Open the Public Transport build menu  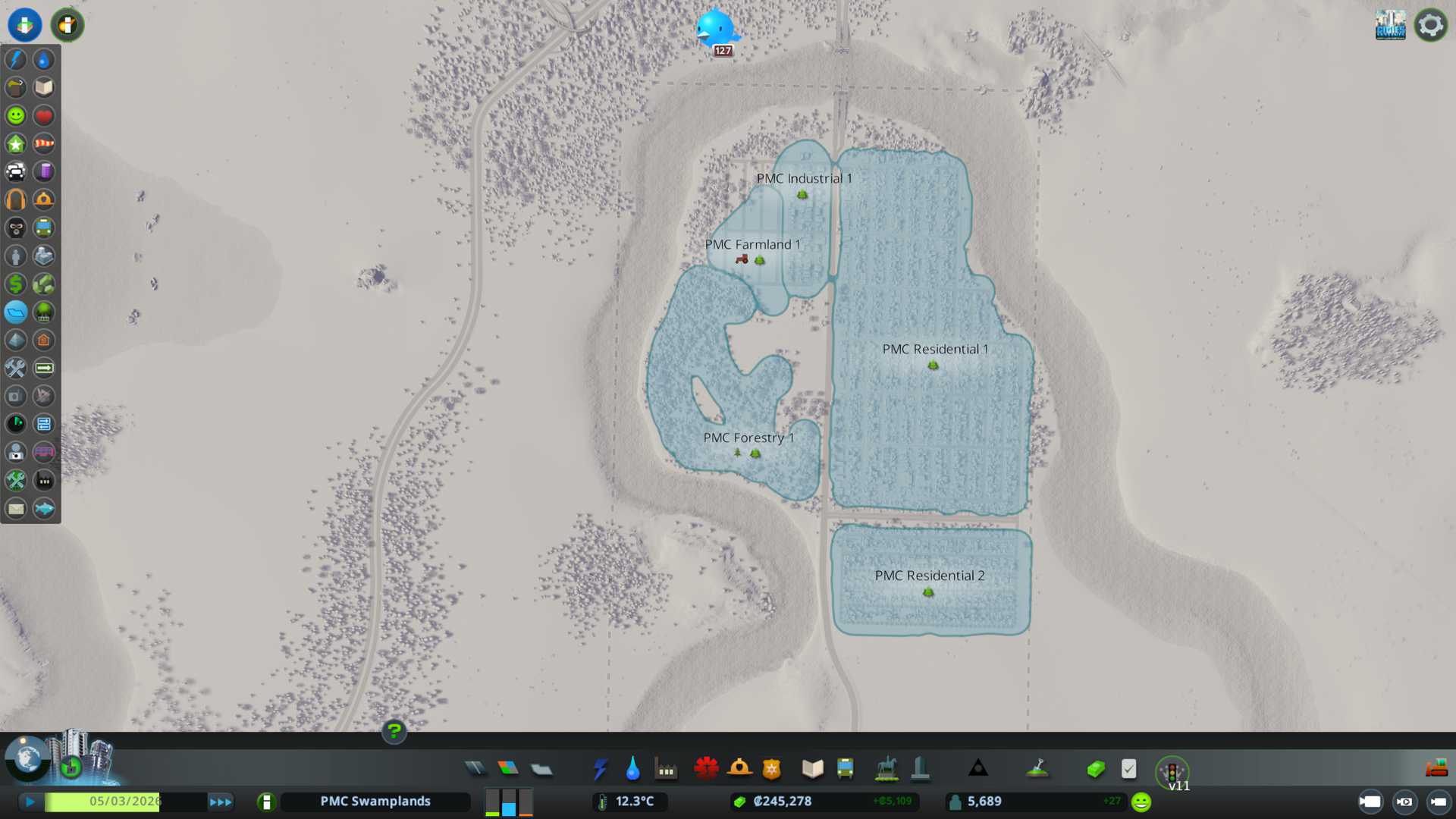pos(845,769)
